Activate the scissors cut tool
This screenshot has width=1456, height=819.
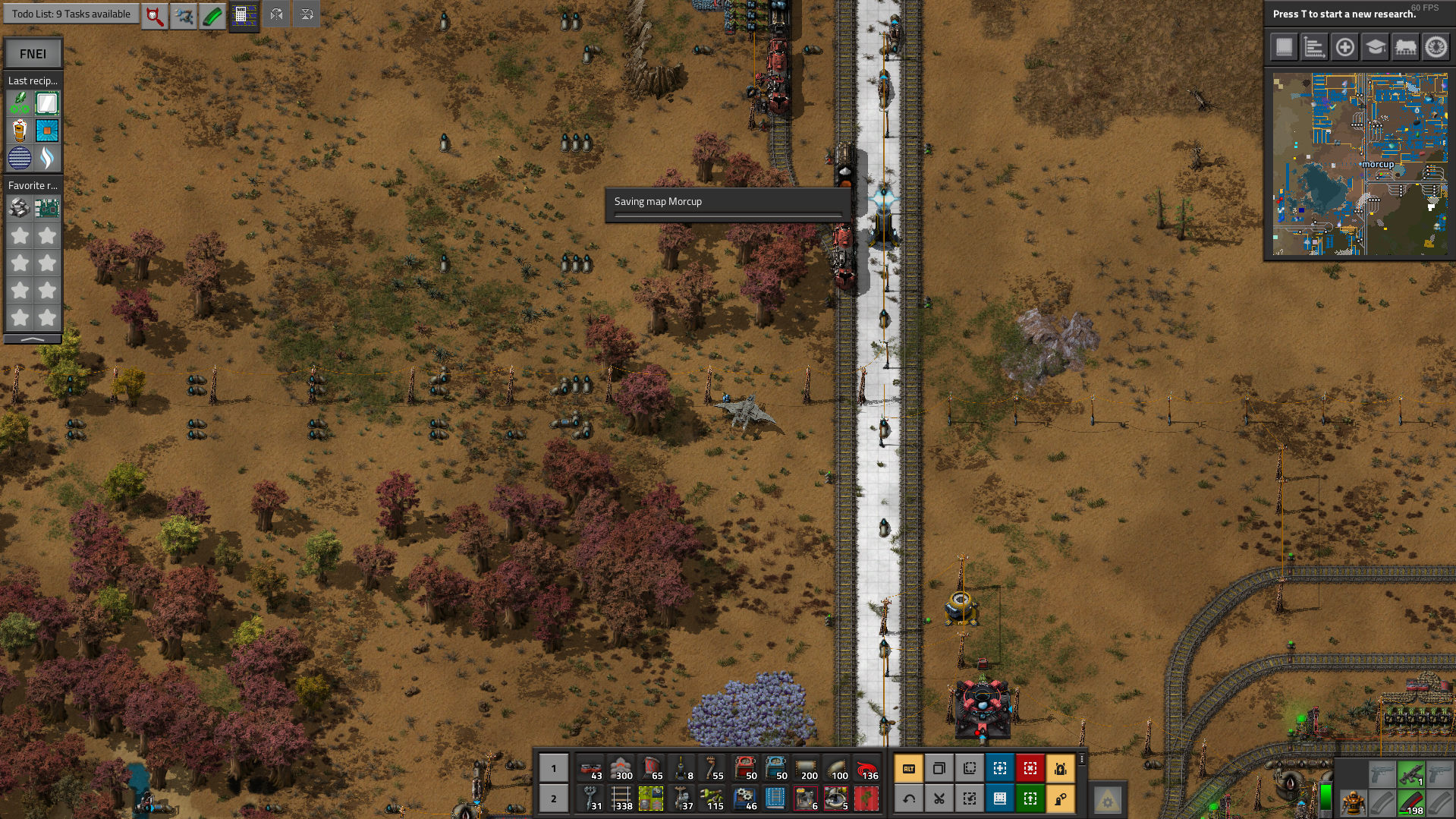tap(939, 799)
